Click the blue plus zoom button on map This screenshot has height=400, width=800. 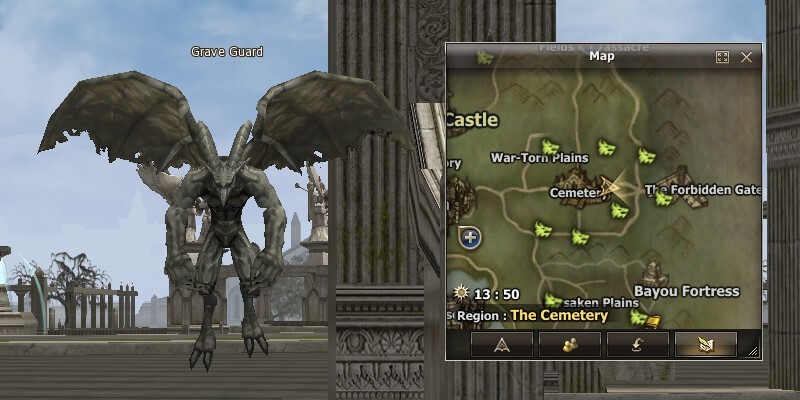point(470,238)
